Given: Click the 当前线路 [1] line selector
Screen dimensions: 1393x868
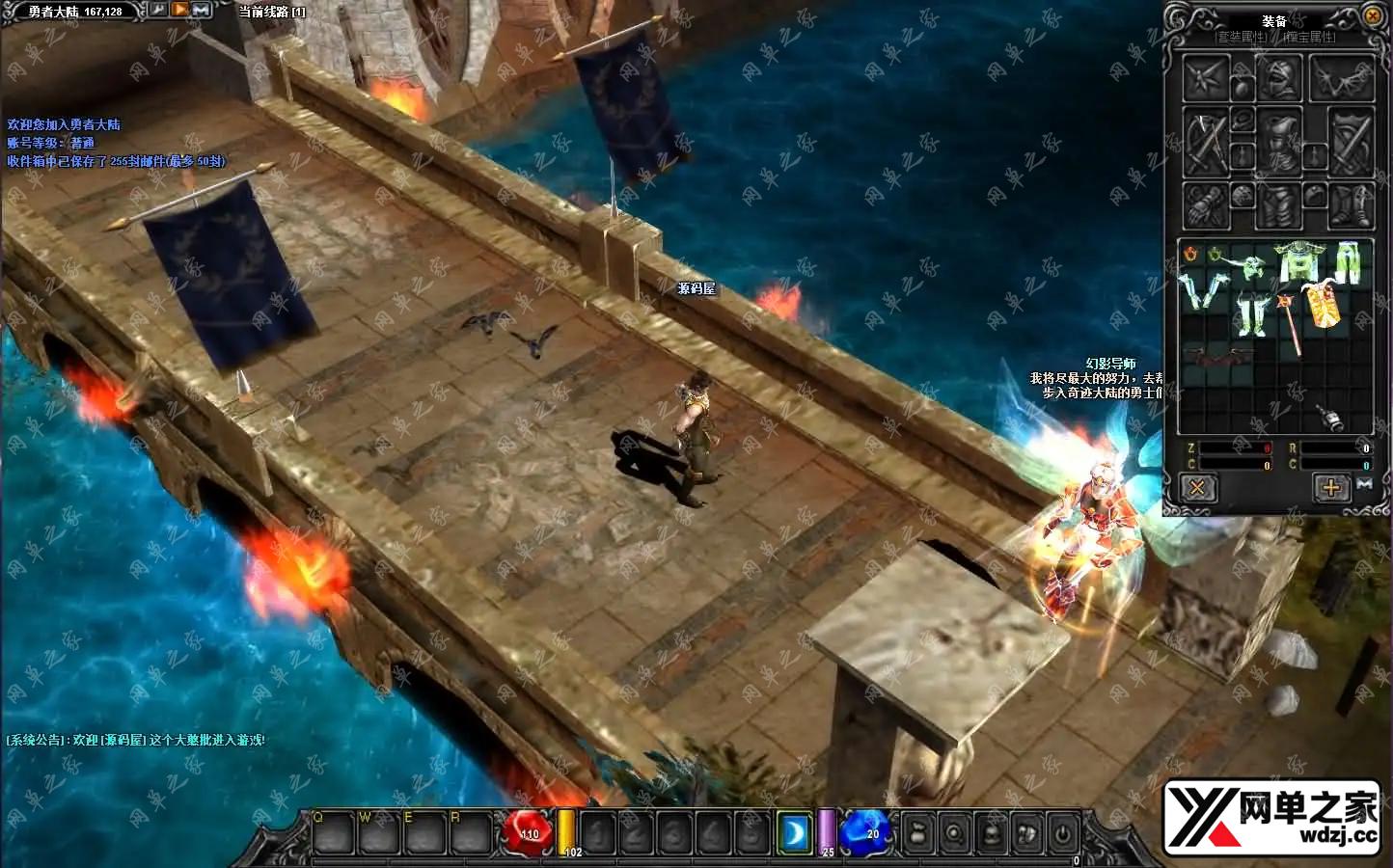Looking at the screenshot, I should [272, 12].
